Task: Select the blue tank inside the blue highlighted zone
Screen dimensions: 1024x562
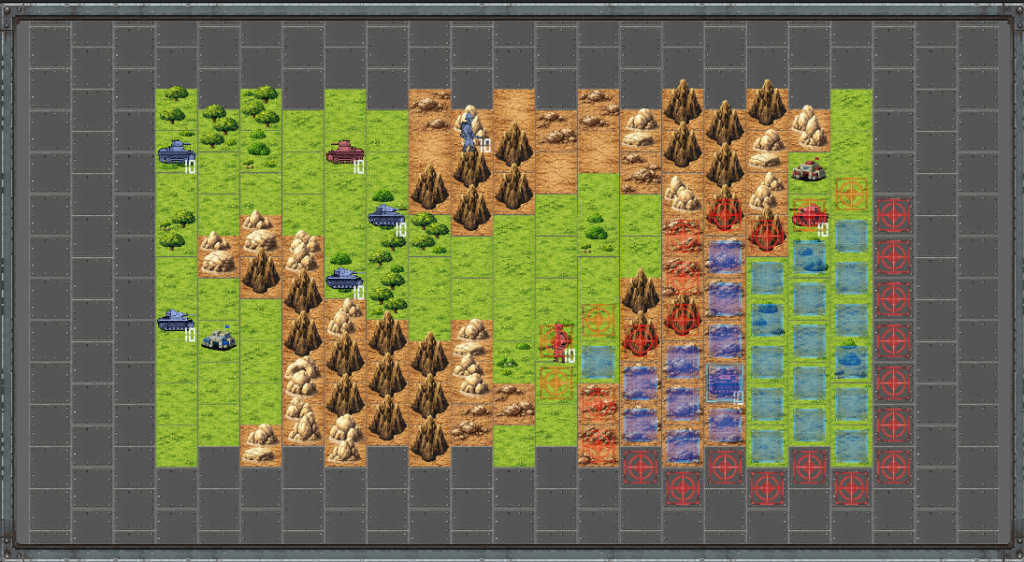Action: [724, 380]
